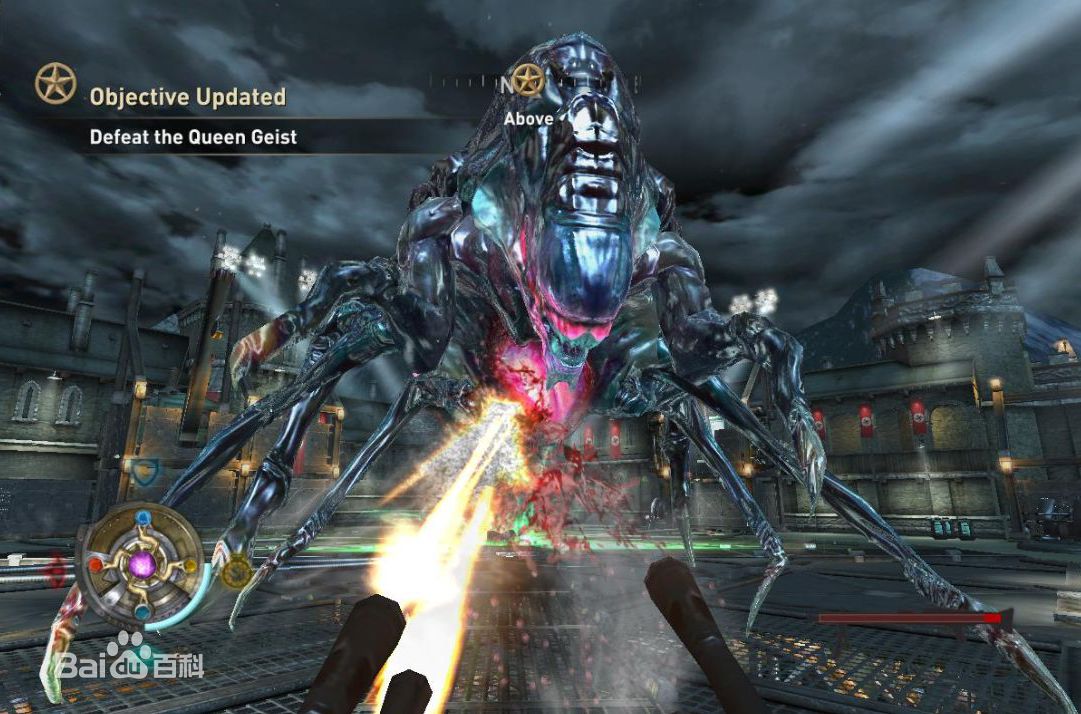Click the Objective Updated star icon
This screenshot has width=1081, height=714.
[56, 84]
